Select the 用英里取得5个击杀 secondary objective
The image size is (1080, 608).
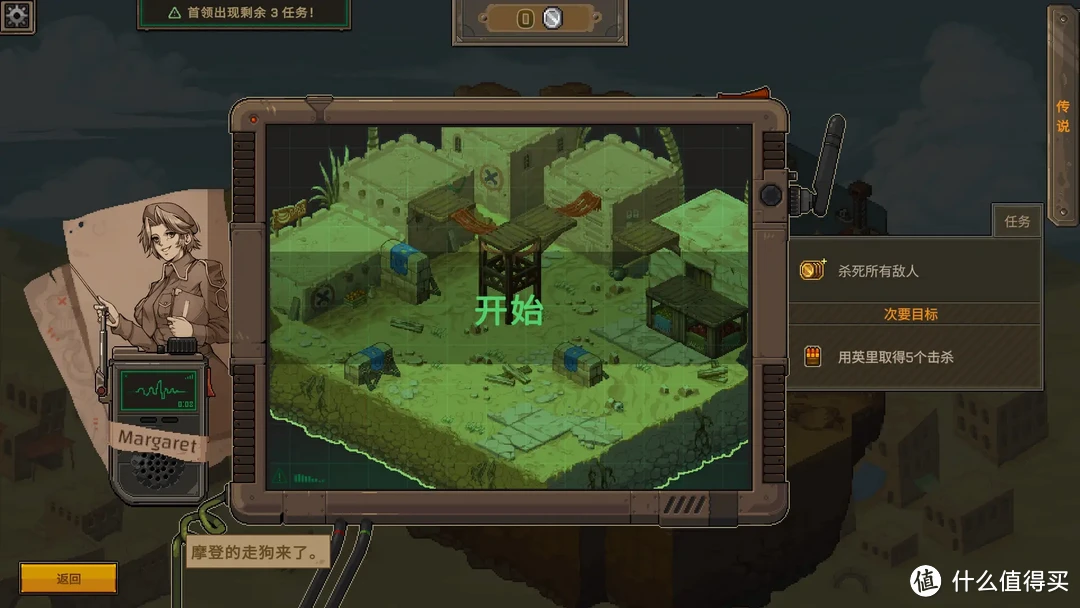click(914, 356)
